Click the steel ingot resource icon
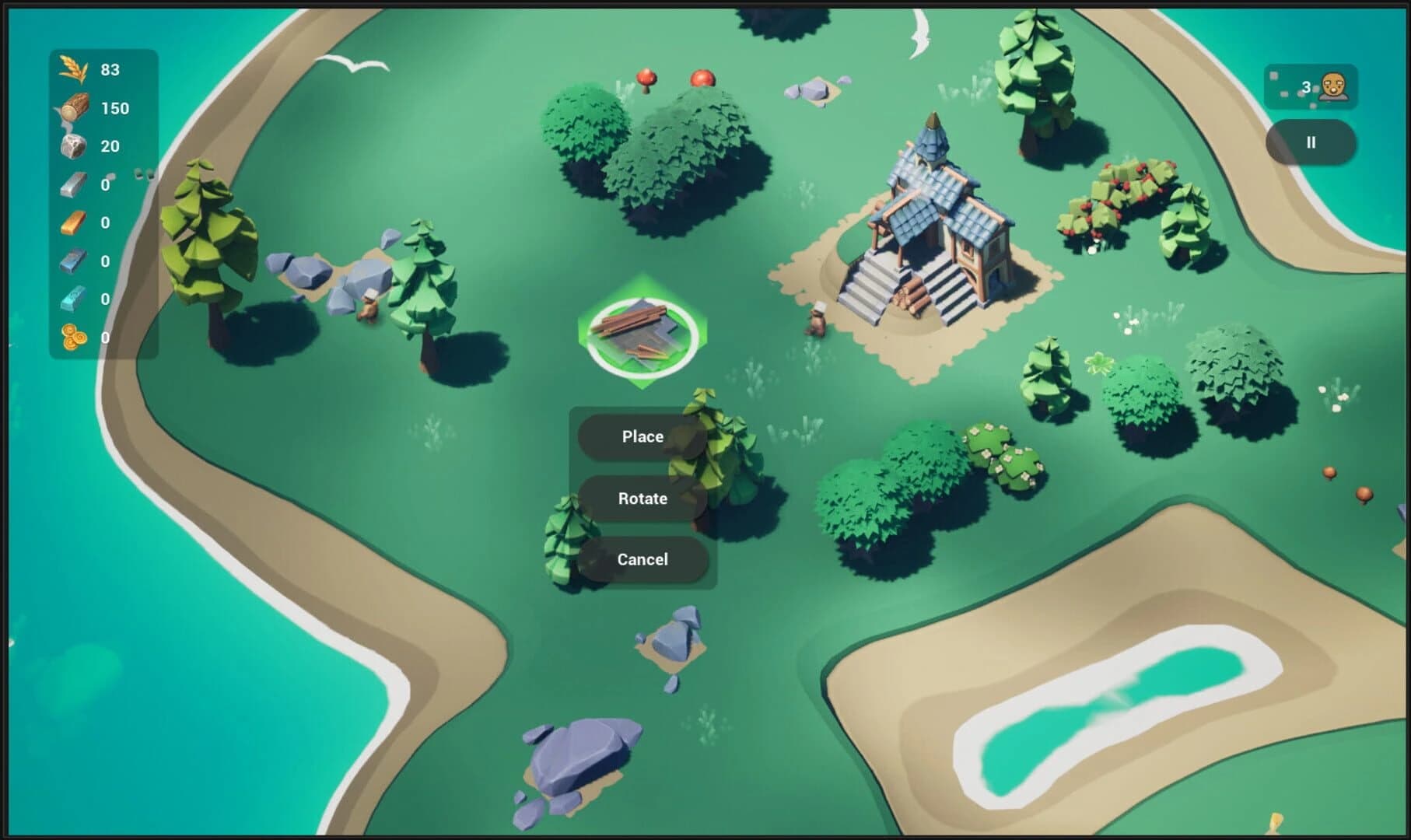1411x840 pixels. [x=74, y=261]
